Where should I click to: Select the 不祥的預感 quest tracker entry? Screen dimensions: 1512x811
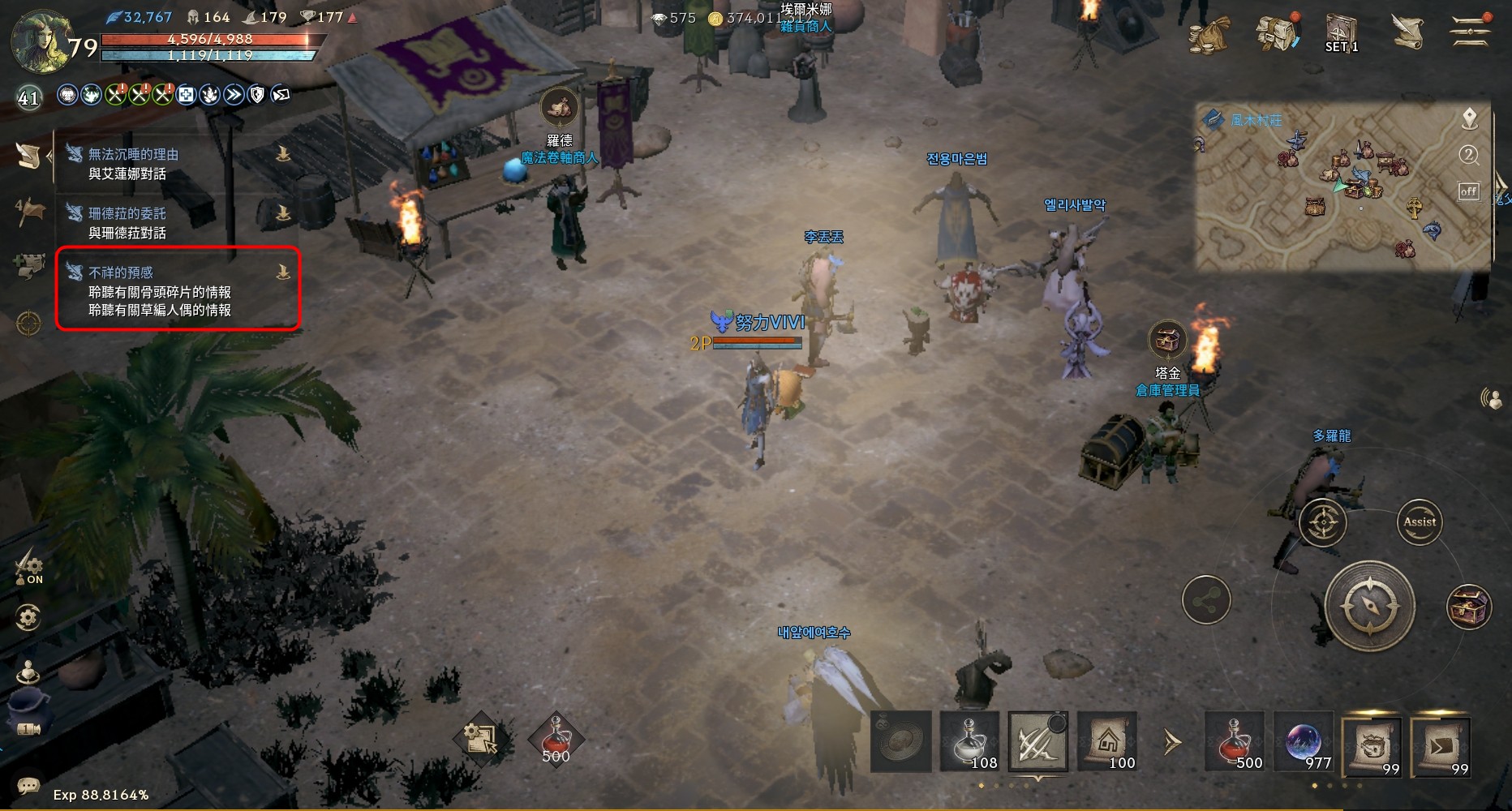[x=177, y=290]
